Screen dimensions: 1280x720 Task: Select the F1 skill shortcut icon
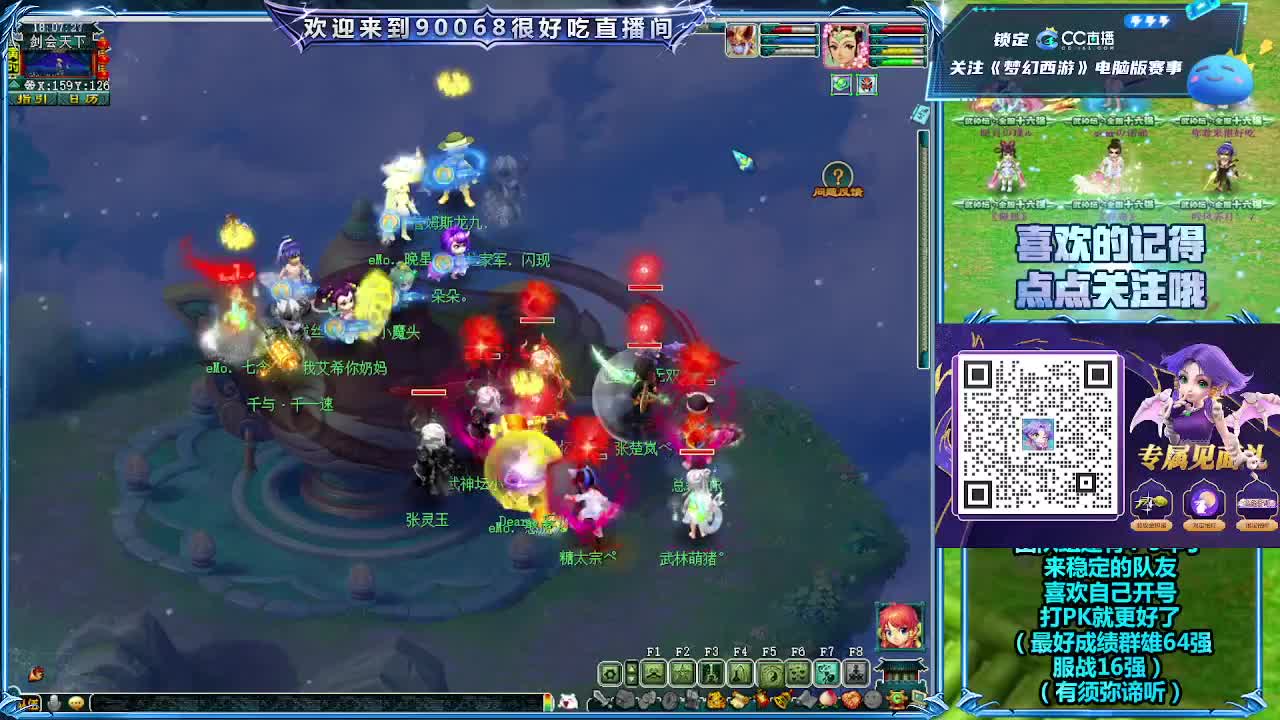click(x=654, y=673)
